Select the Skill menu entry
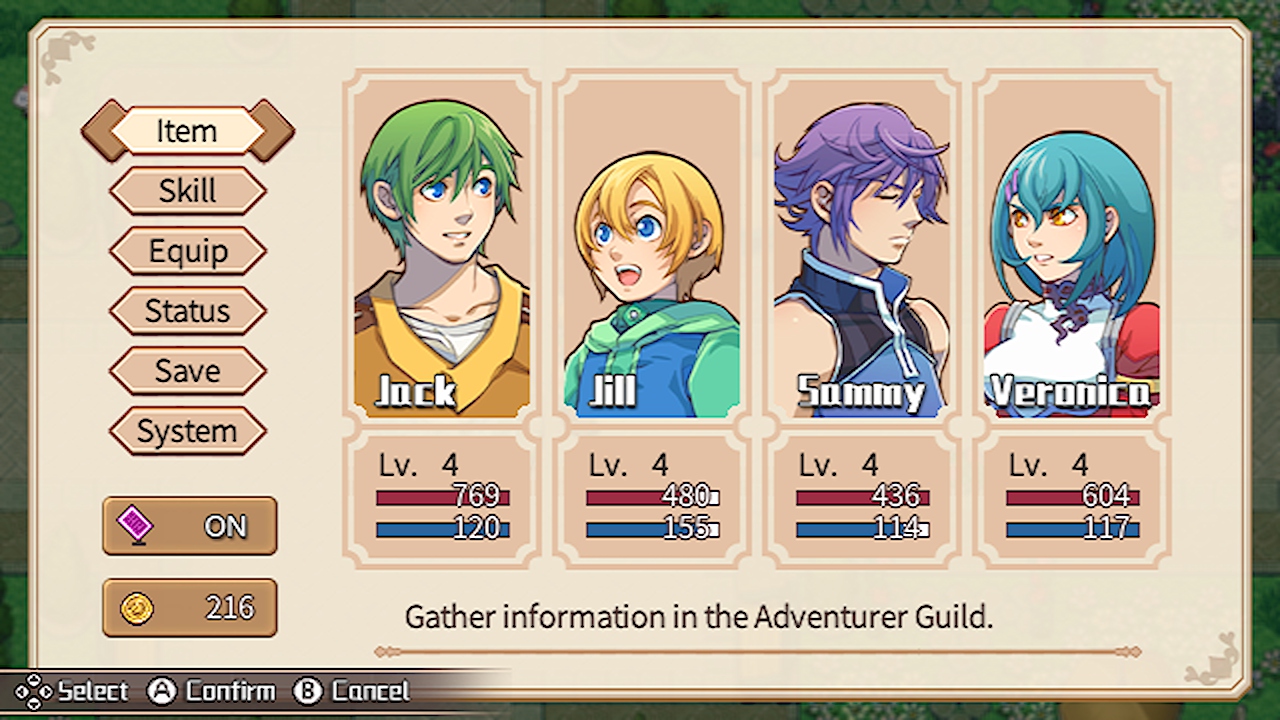Screen dimensions: 1280x720 [187, 191]
